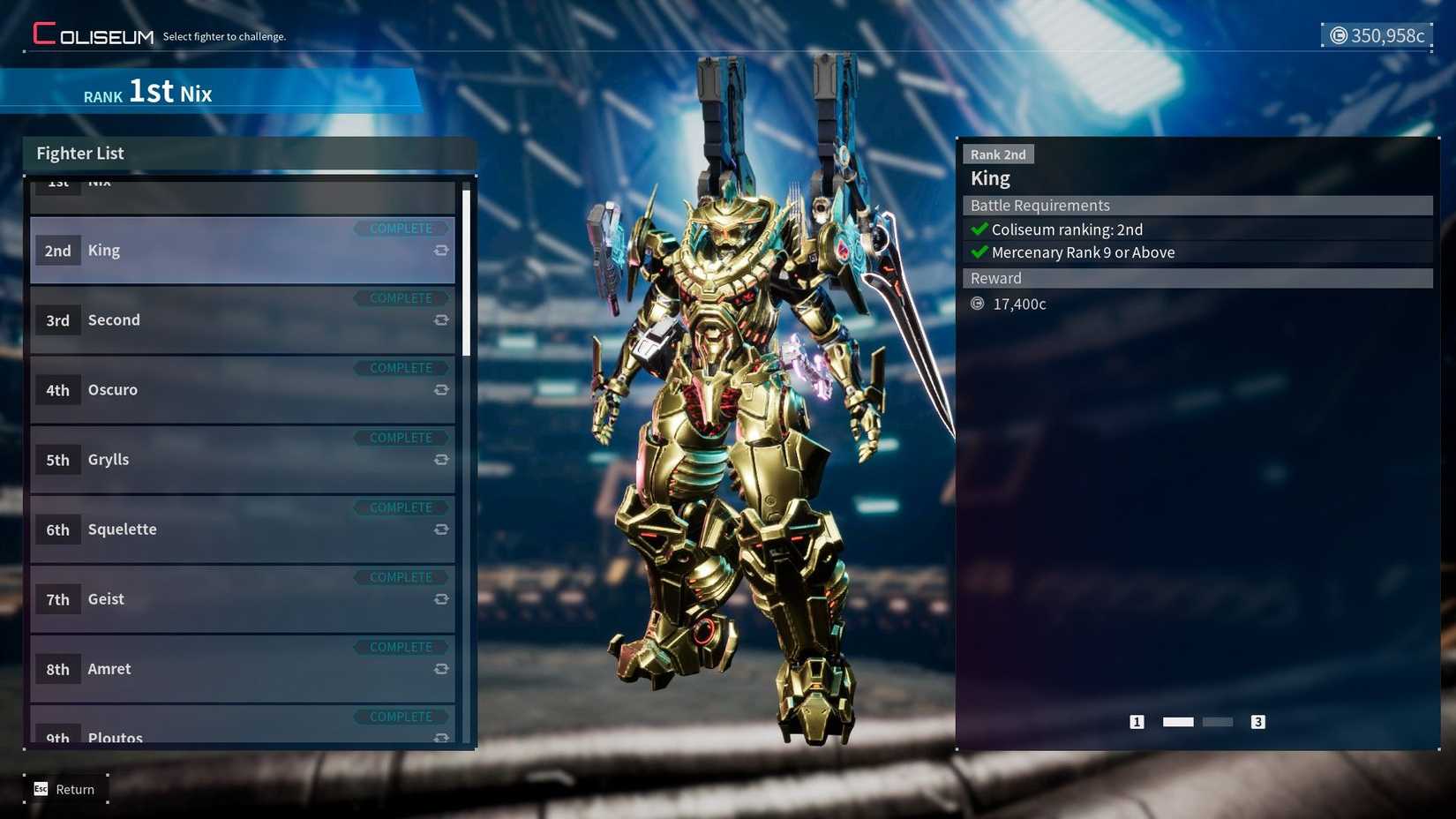Expand the Fighter List header
This screenshot has height=819, width=1456.
(x=79, y=153)
